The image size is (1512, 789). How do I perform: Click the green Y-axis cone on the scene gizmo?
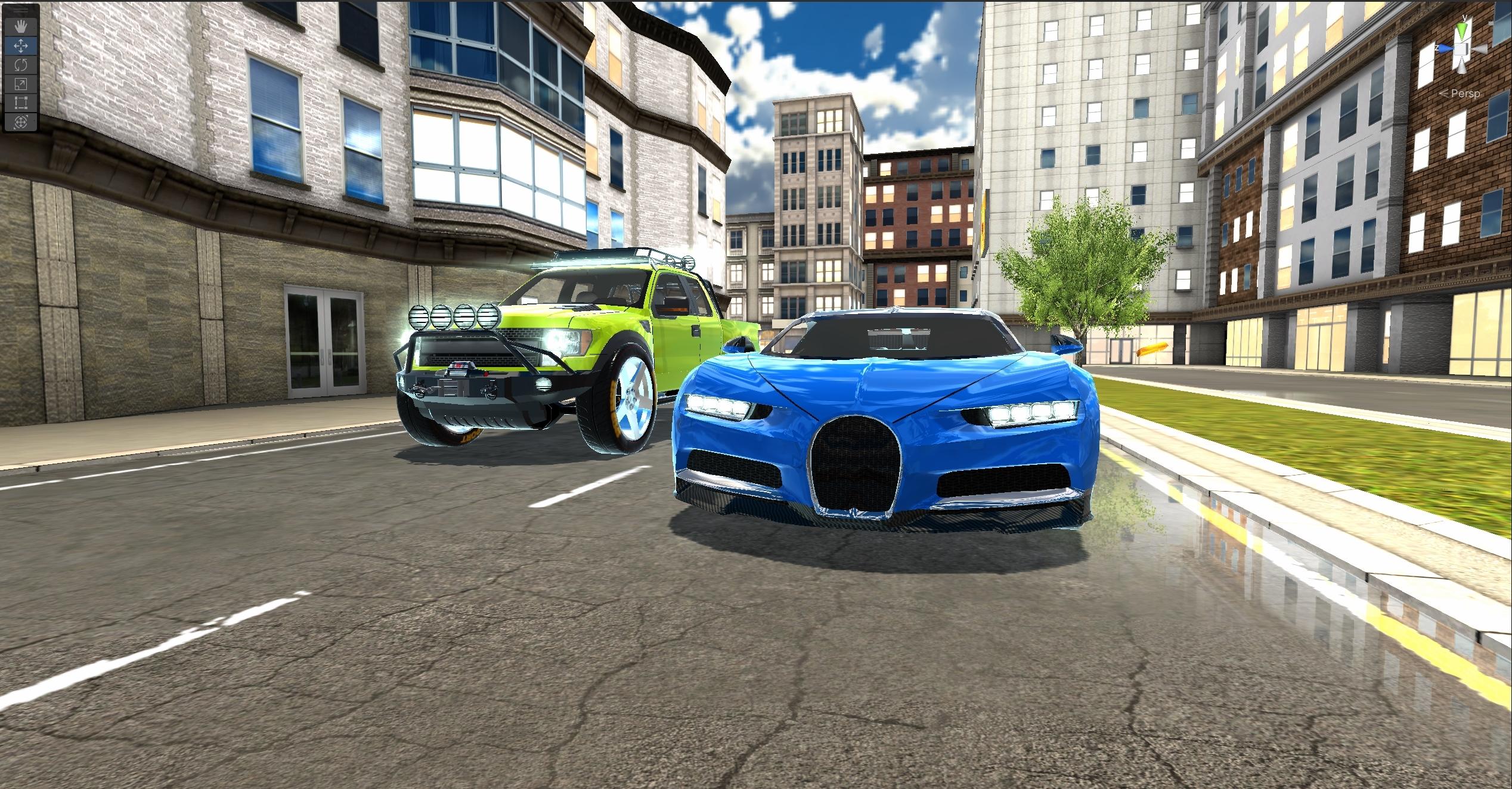point(1462,30)
